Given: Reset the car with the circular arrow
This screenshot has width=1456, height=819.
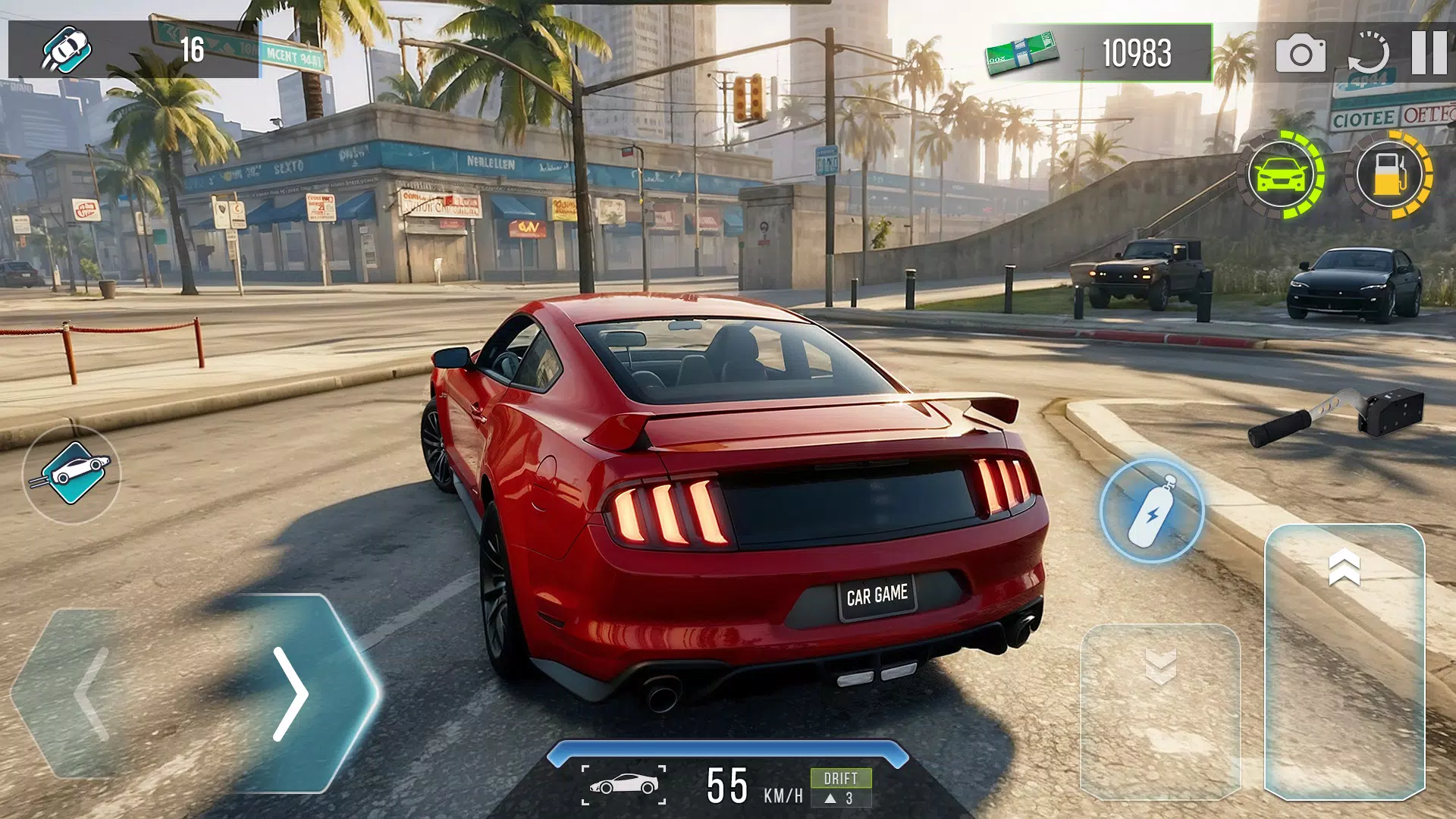Looking at the screenshot, I should click(1368, 53).
